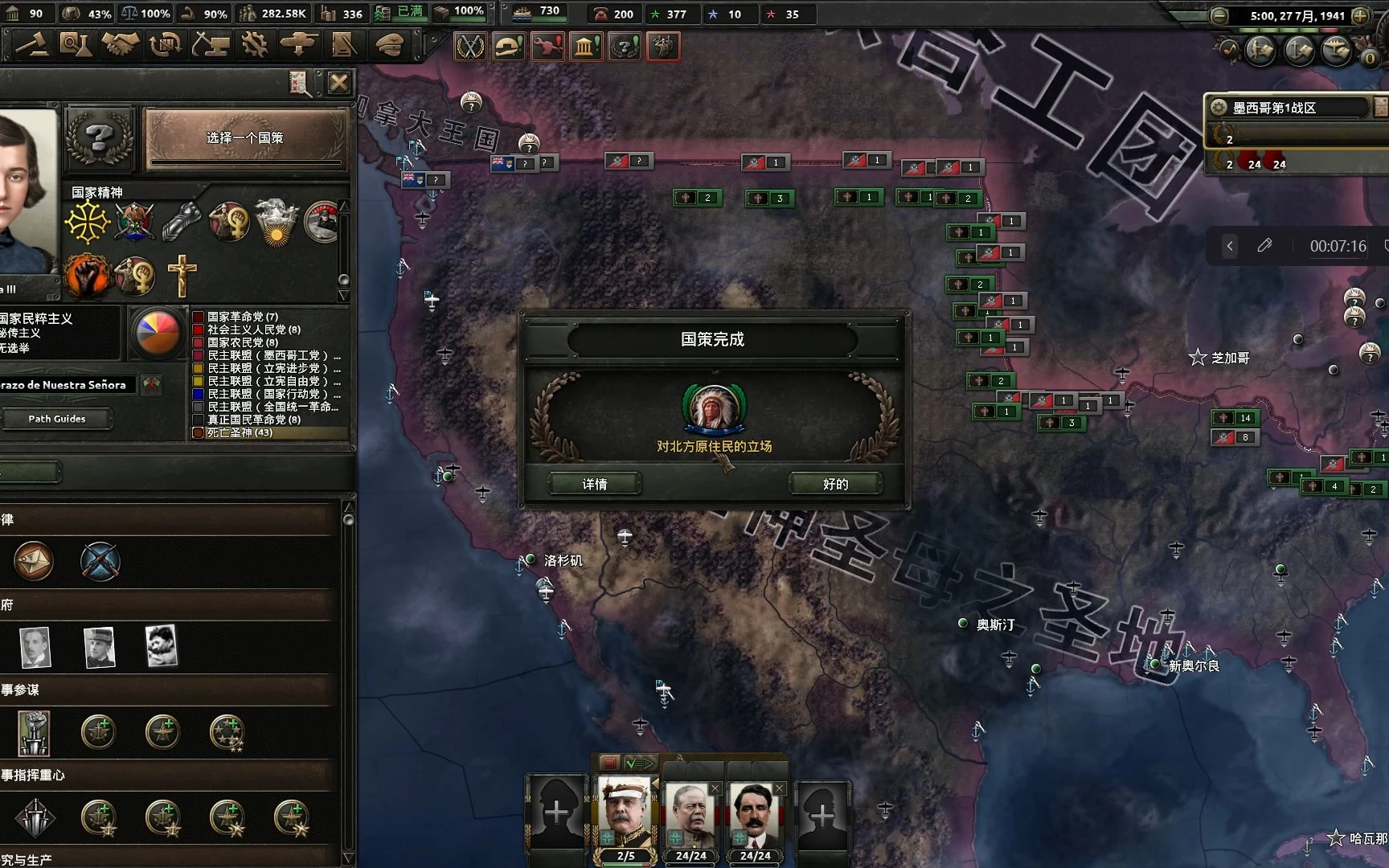Open 详情 for the completed focus
Screen dimensions: 1389x868
595,484
